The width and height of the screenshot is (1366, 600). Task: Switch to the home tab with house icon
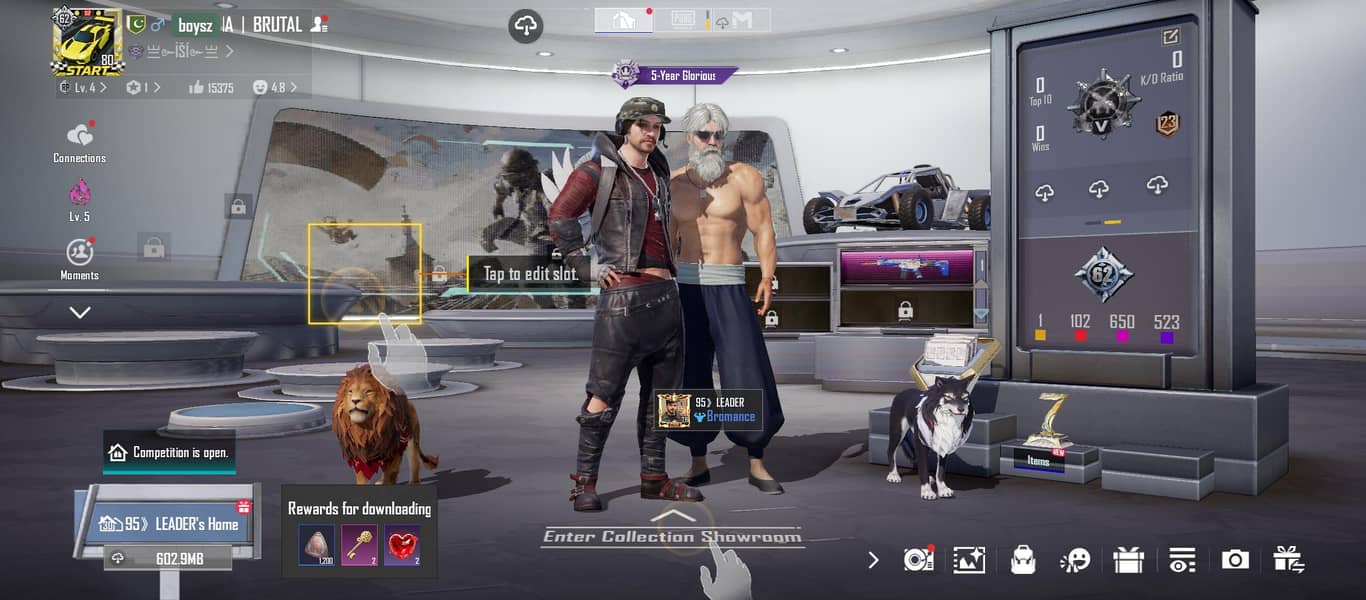pos(623,20)
